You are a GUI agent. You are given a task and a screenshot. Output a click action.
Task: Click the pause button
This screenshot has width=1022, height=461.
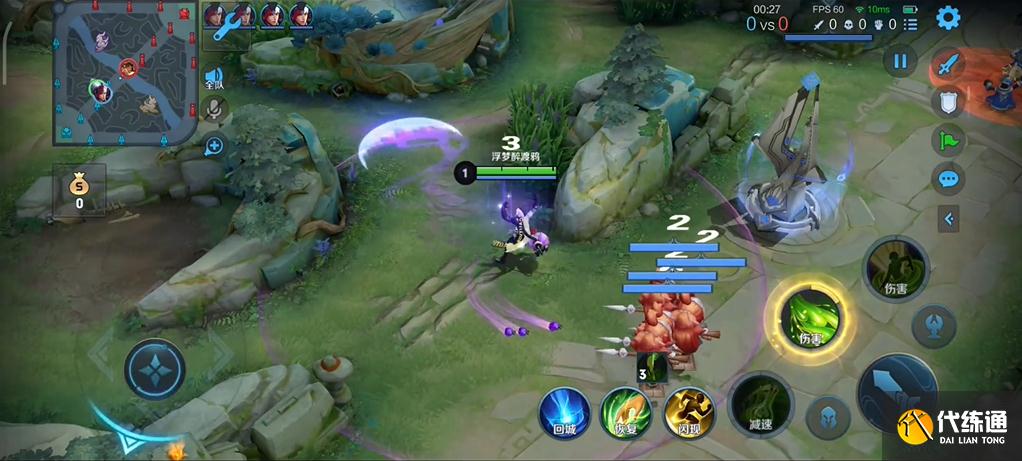click(x=900, y=61)
